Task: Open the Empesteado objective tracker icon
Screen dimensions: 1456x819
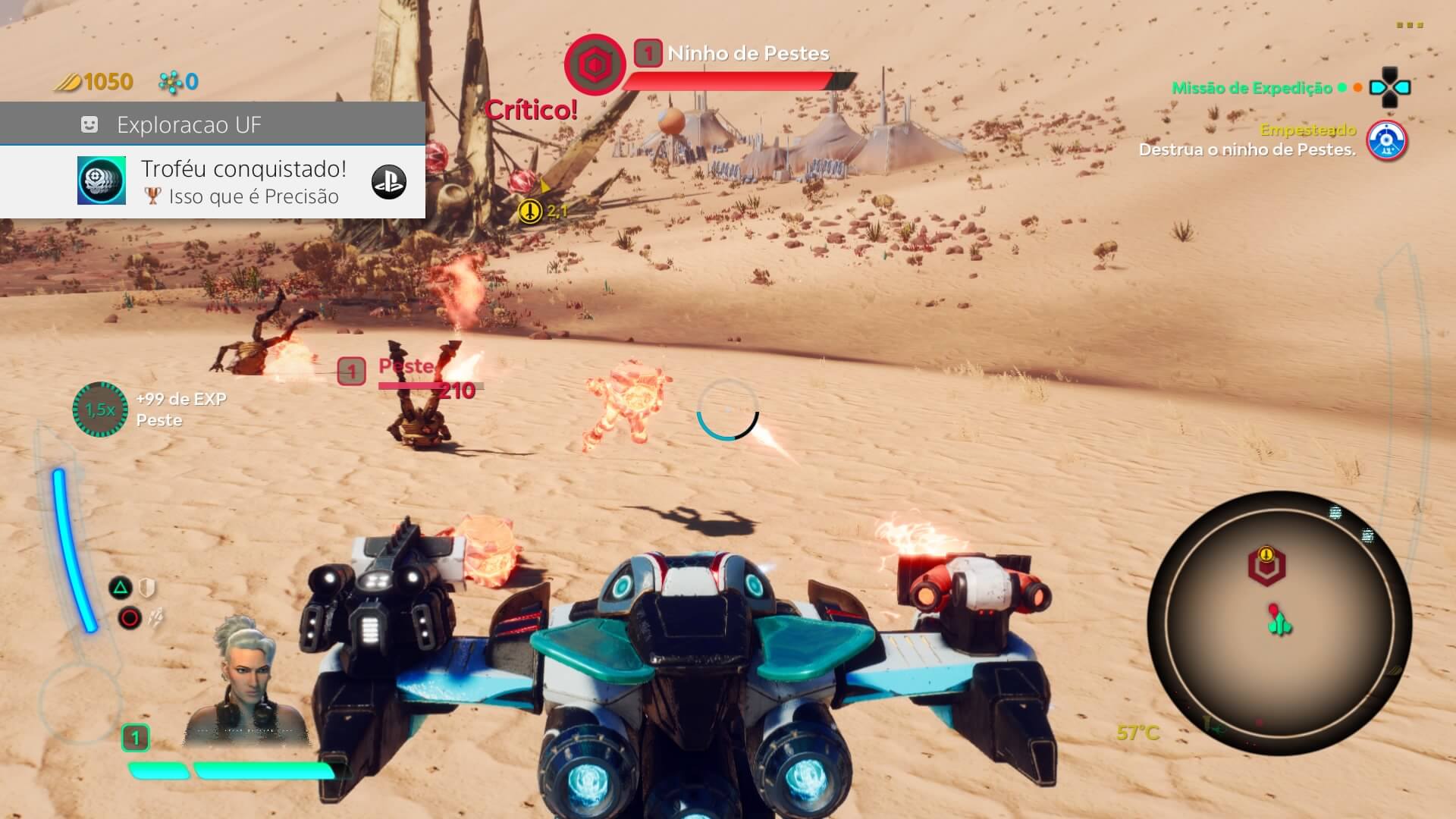Action: (x=1386, y=141)
